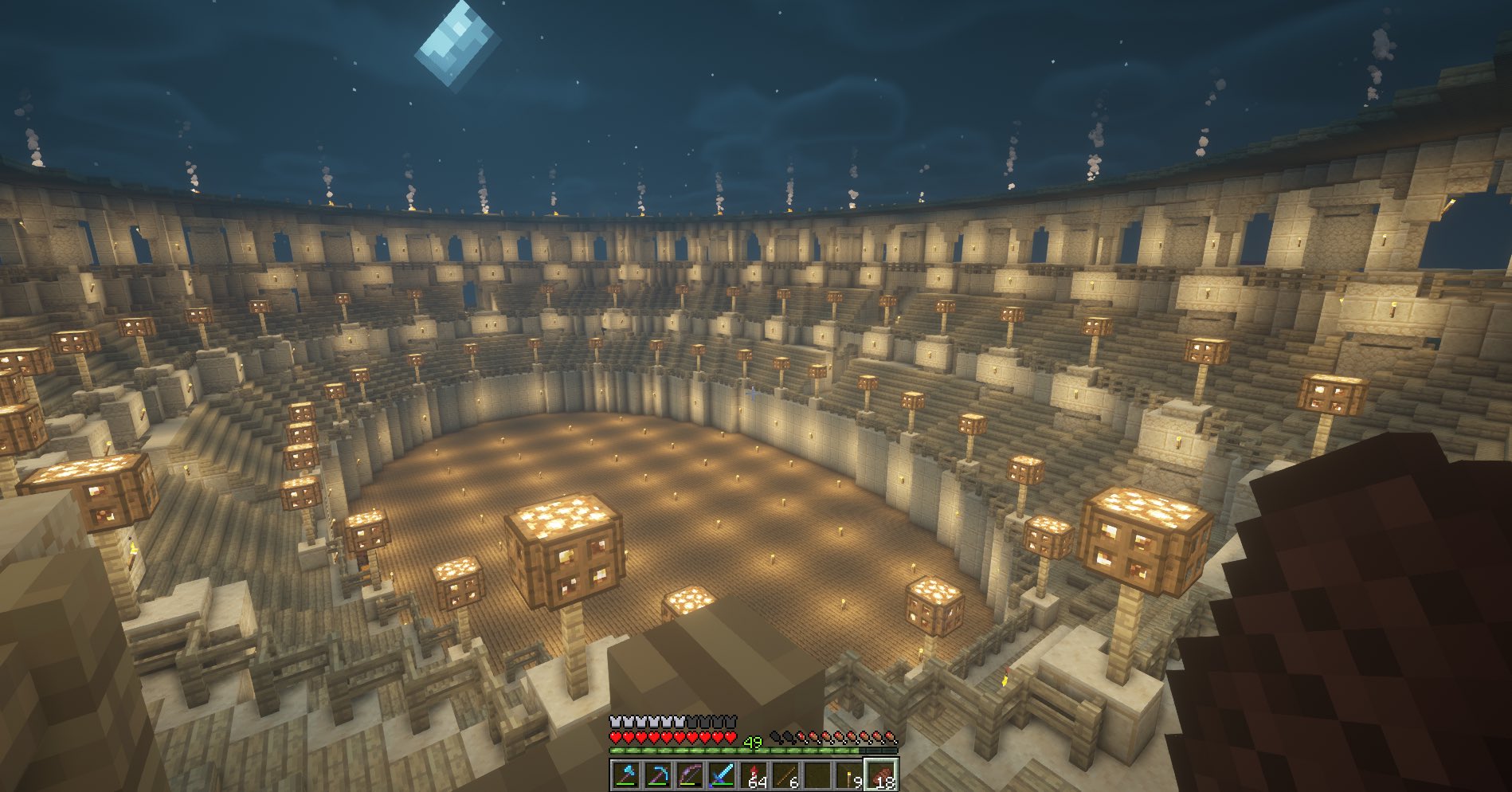Select the sticks stack showing 6
The image size is (1512, 792).
pos(785,773)
